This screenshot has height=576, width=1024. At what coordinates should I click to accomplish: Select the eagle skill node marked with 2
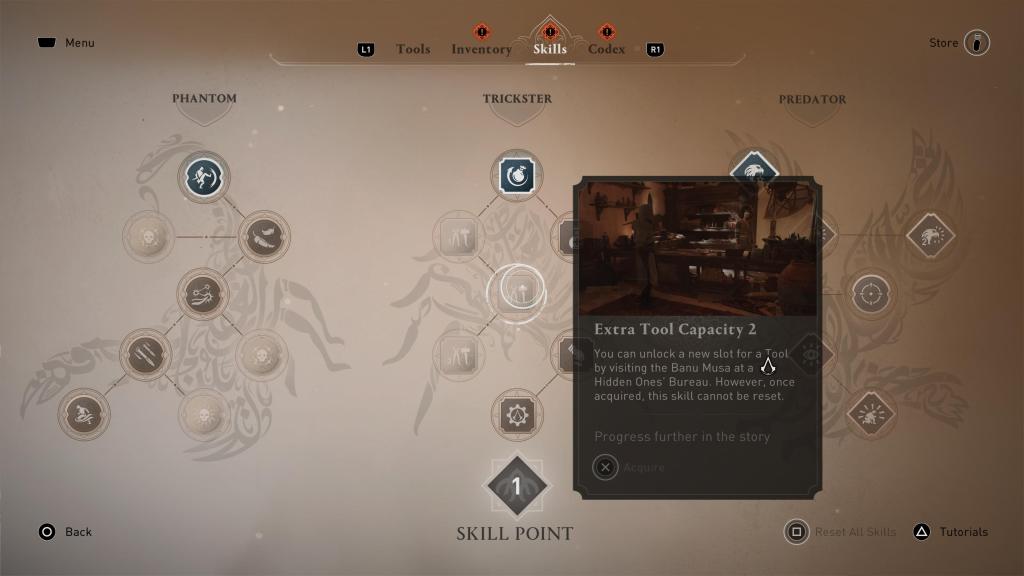930,237
